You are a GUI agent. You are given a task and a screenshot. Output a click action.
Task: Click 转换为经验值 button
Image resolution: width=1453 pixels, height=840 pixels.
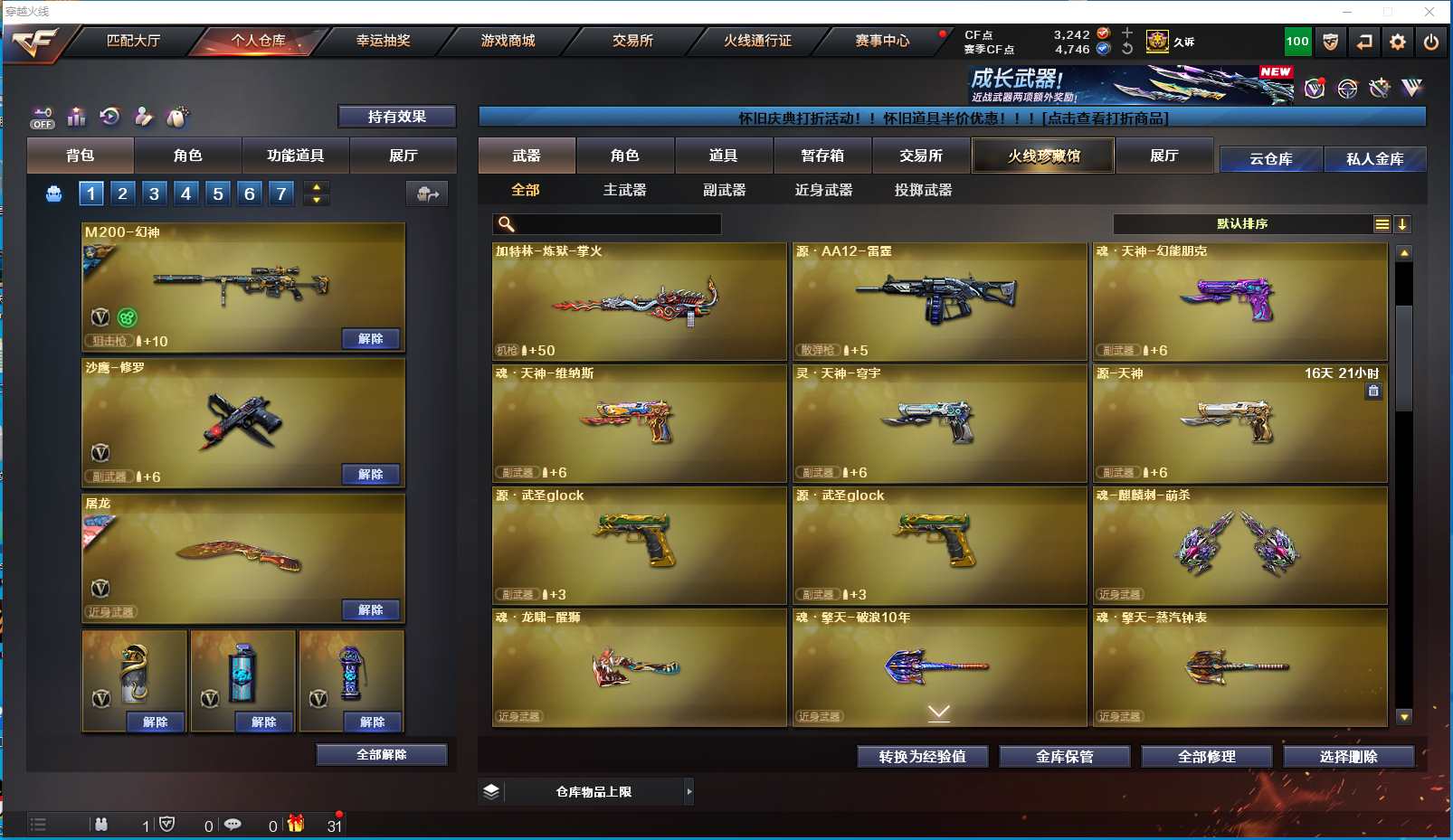click(x=922, y=757)
